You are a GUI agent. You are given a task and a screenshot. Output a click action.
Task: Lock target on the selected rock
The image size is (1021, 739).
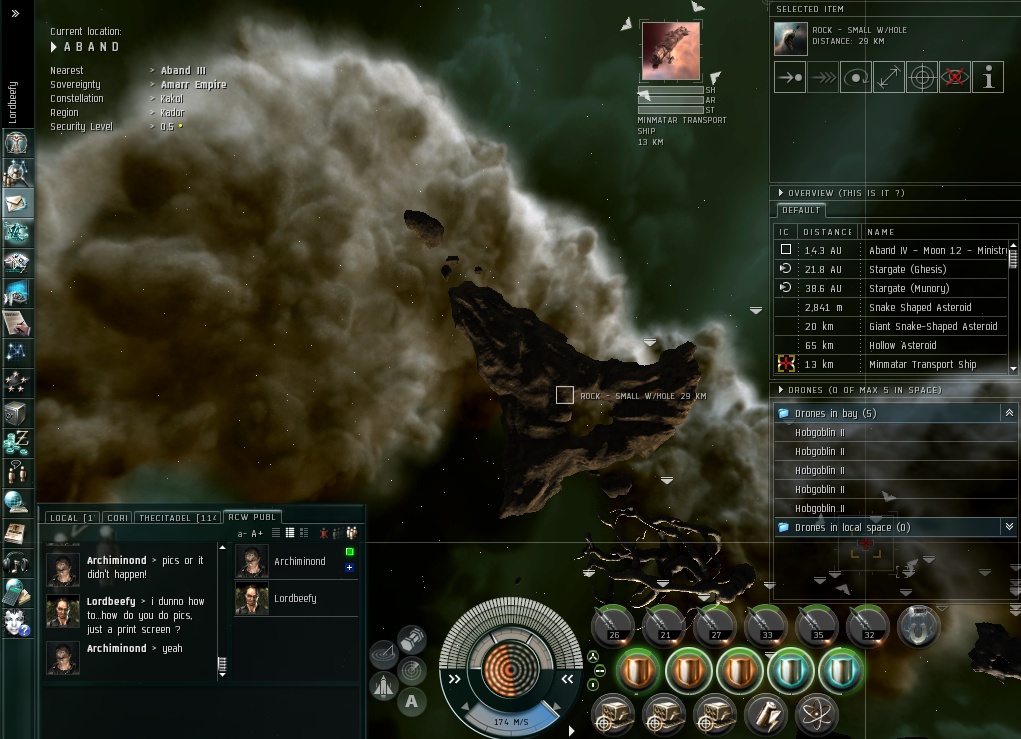pyautogui.click(x=921, y=77)
